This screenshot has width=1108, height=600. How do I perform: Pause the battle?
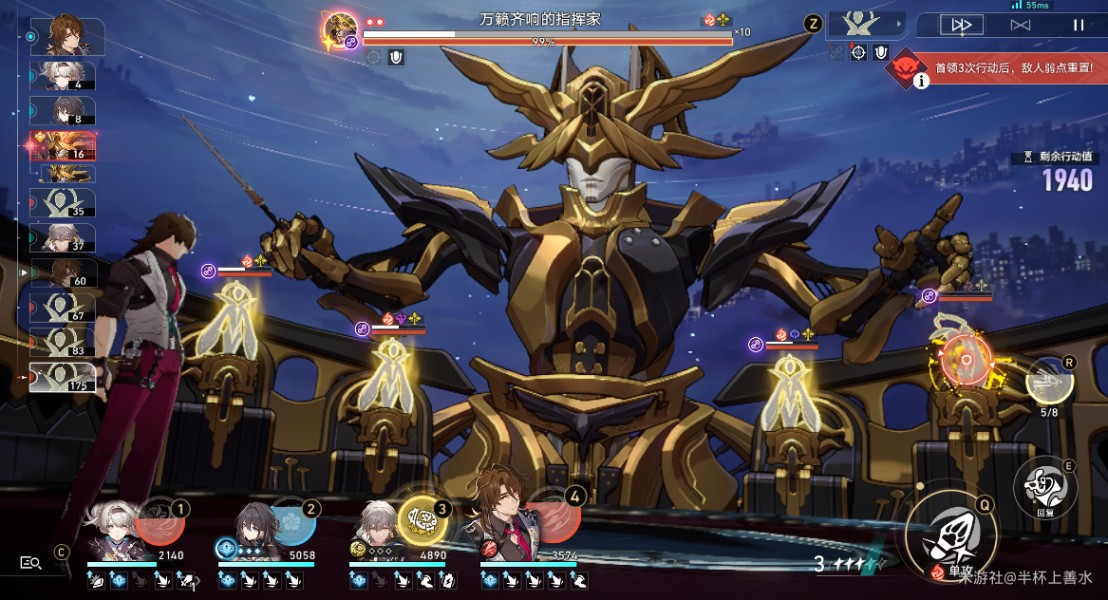coord(1078,25)
